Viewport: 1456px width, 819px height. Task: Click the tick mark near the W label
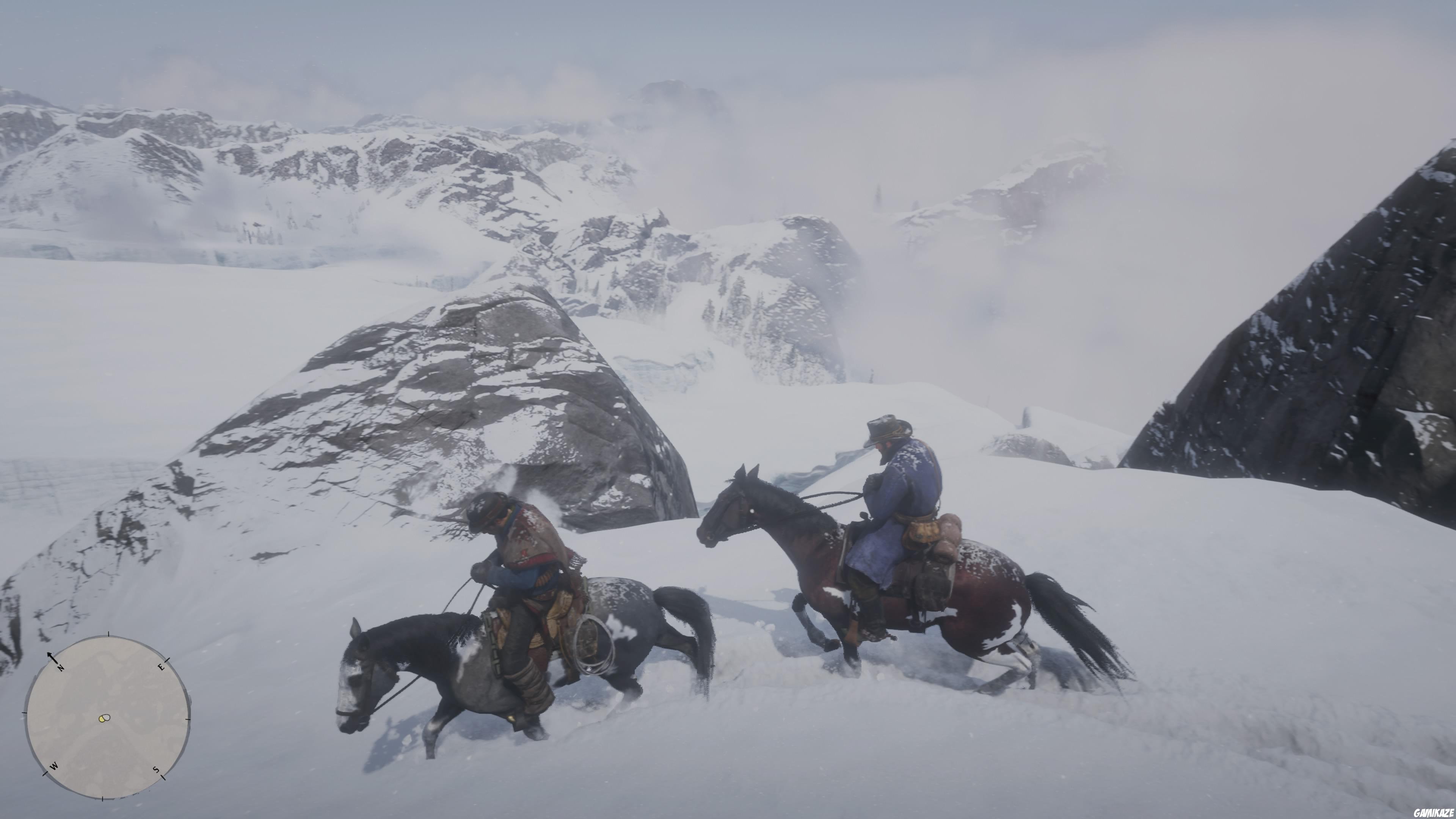point(46,773)
